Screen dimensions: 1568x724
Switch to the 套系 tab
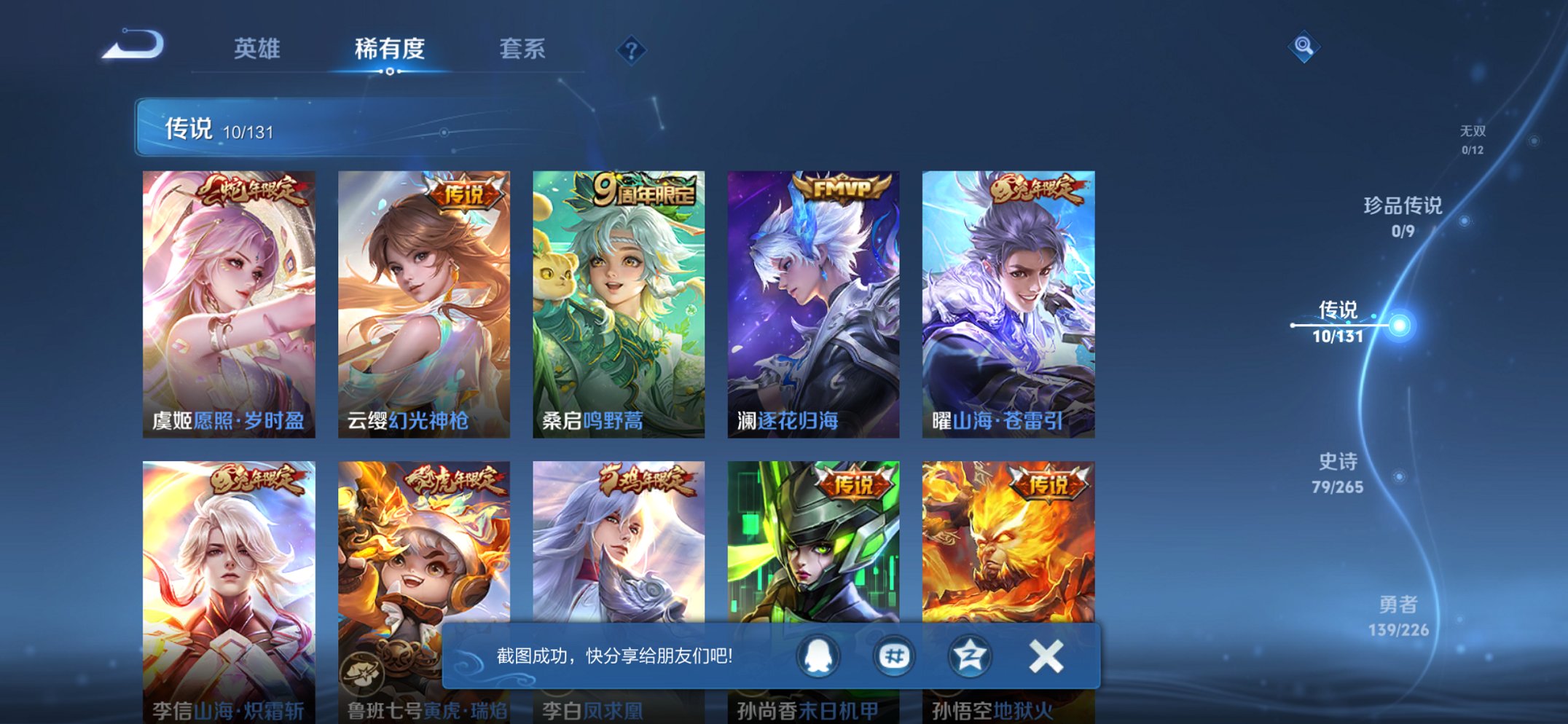tap(522, 49)
